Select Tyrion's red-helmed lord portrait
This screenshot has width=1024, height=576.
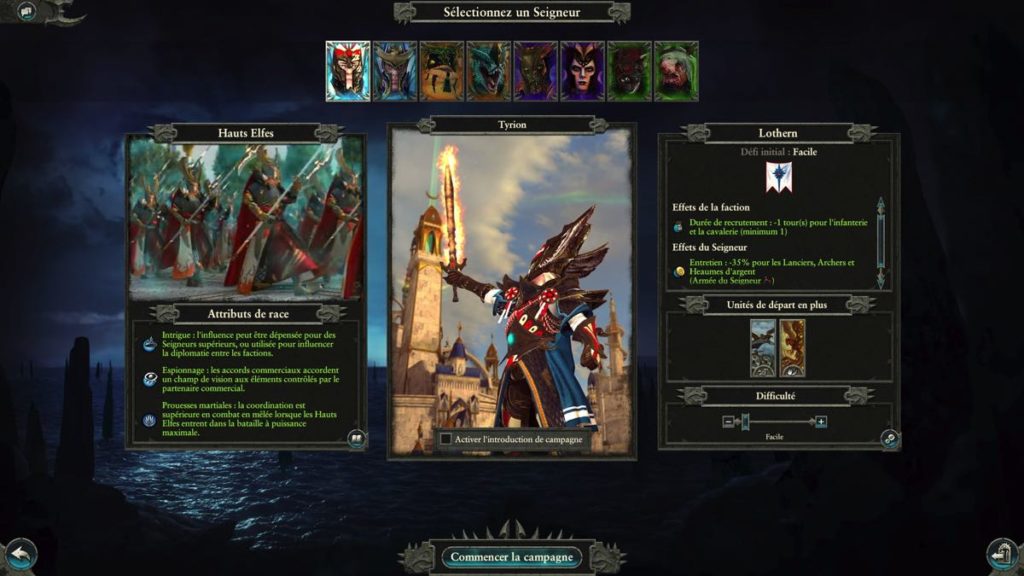pos(347,70)
